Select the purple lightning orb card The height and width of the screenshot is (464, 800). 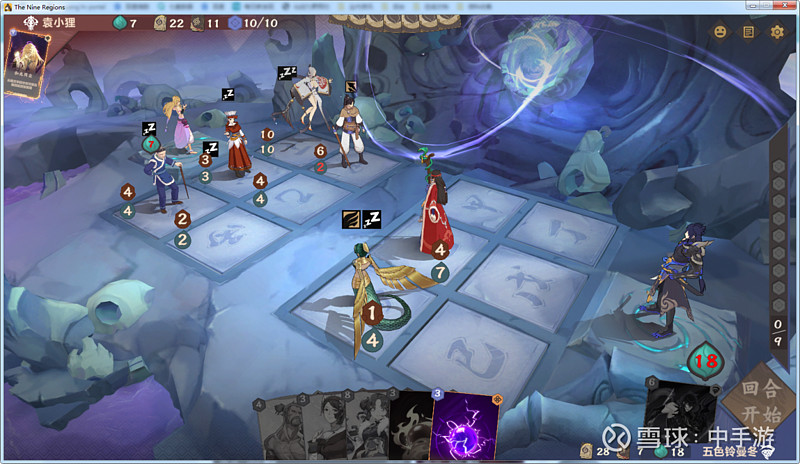(464, 428)
